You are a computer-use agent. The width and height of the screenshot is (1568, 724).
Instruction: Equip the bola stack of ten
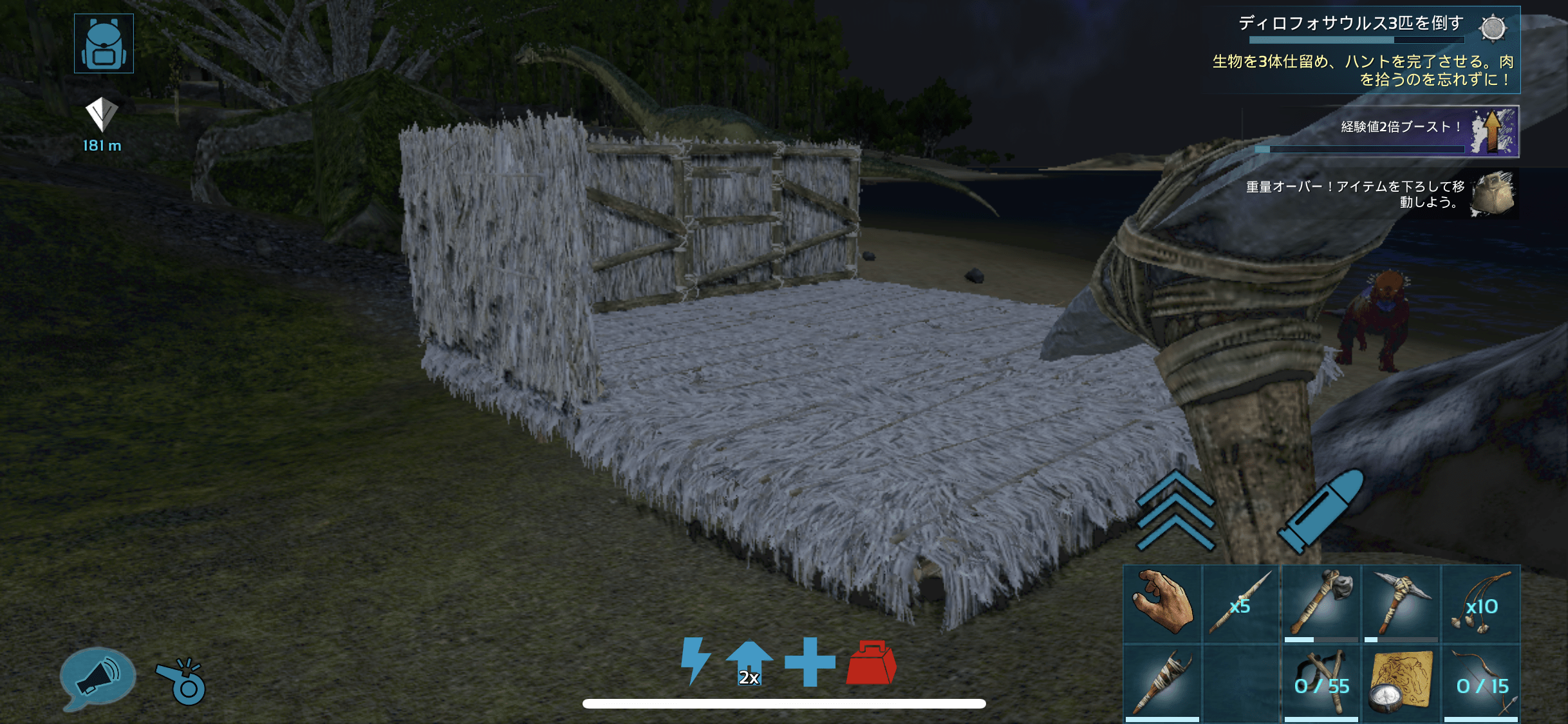[1480, 604]
